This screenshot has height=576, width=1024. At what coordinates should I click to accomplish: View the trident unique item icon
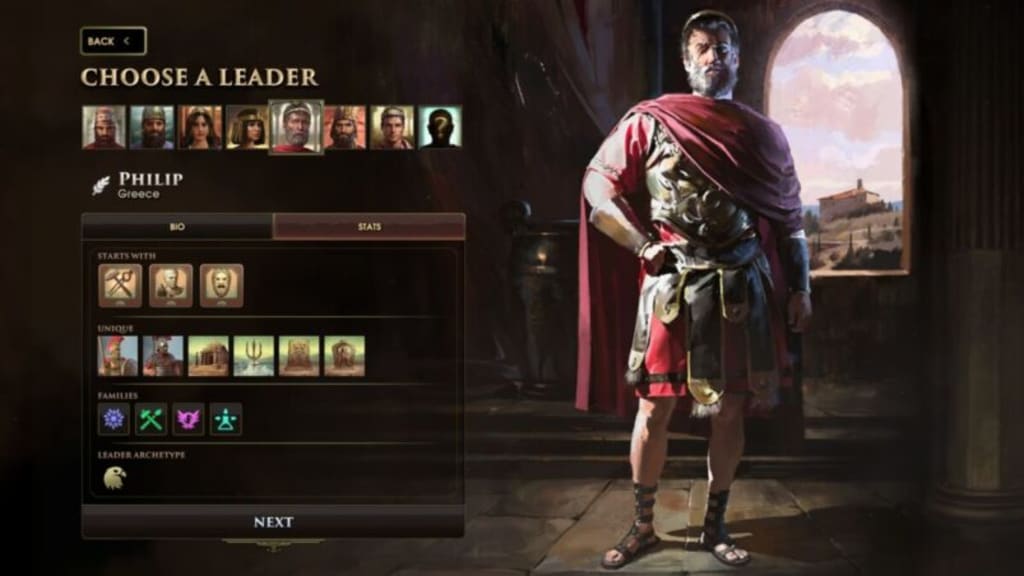click(x=254, y=356)
